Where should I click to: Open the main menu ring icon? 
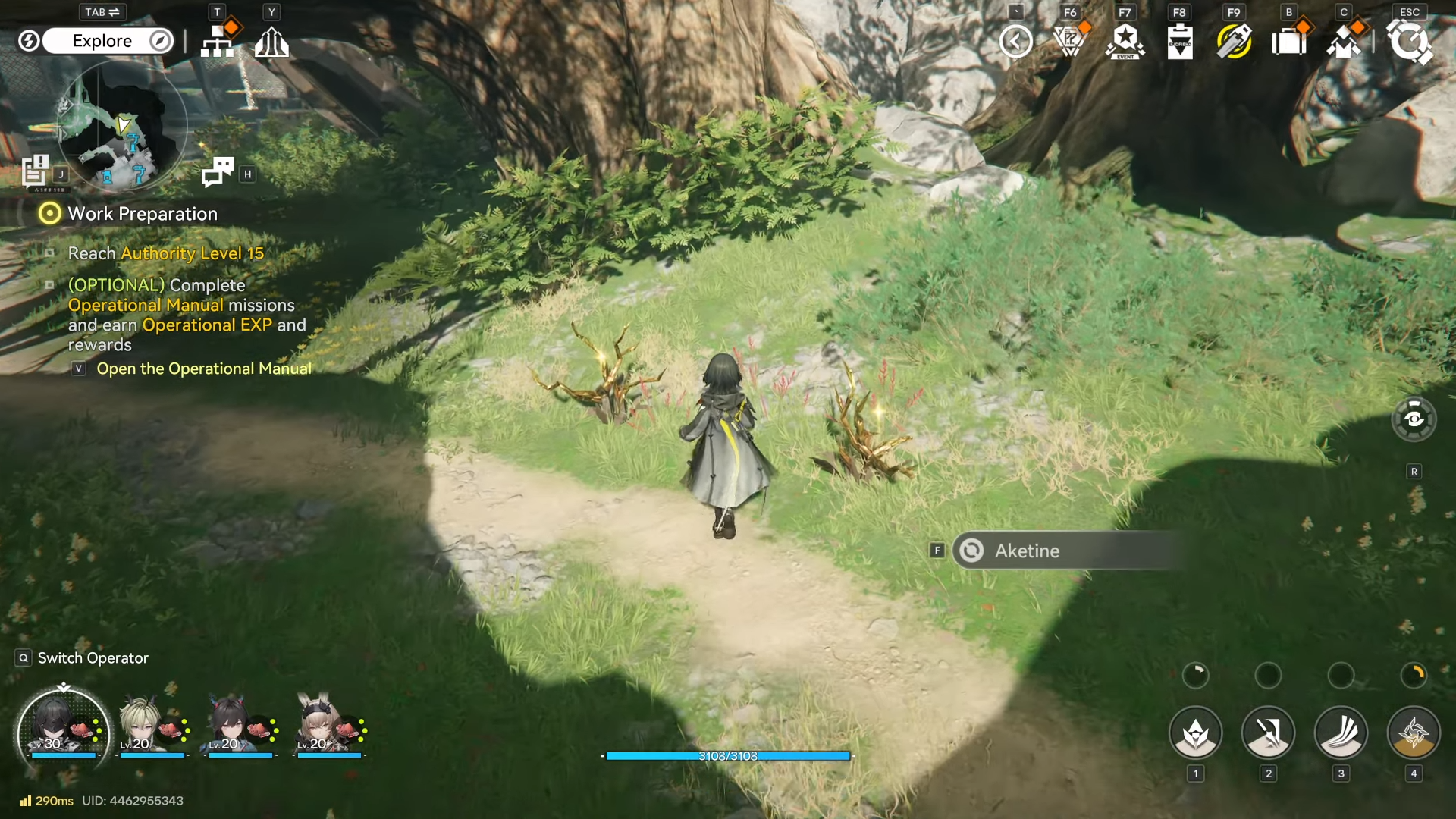click(x=1410, y=42)
